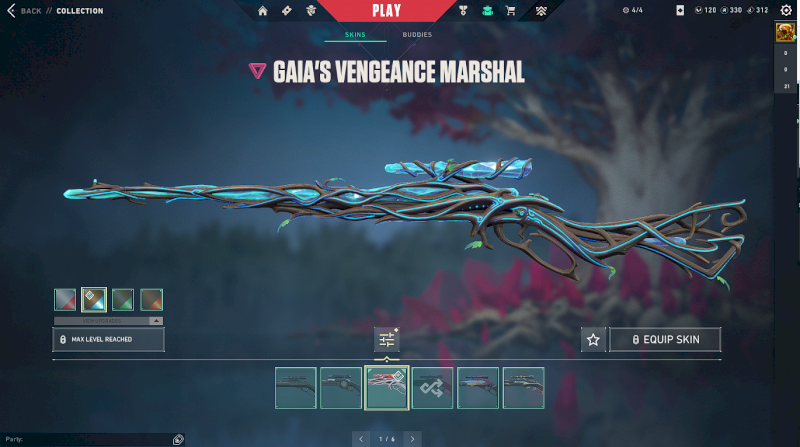This screenshot has height=447, width=800.
Task: Click the red PLAY button
Action: pyautogui.click(x=386, y=11)
